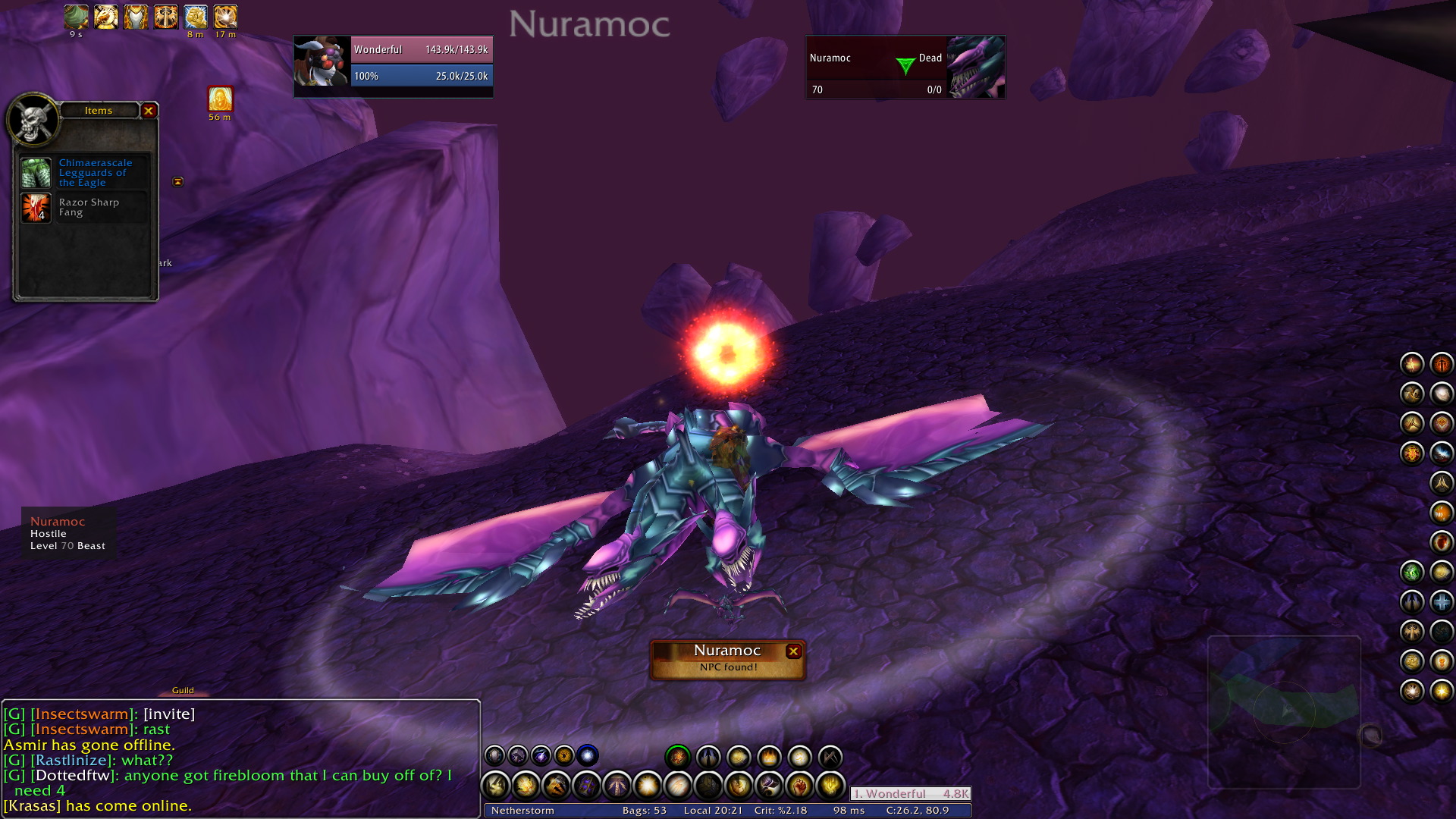Use the green-ringed ability on upper action bar
The image size is (1456, 819).
[x=677, y=756]
